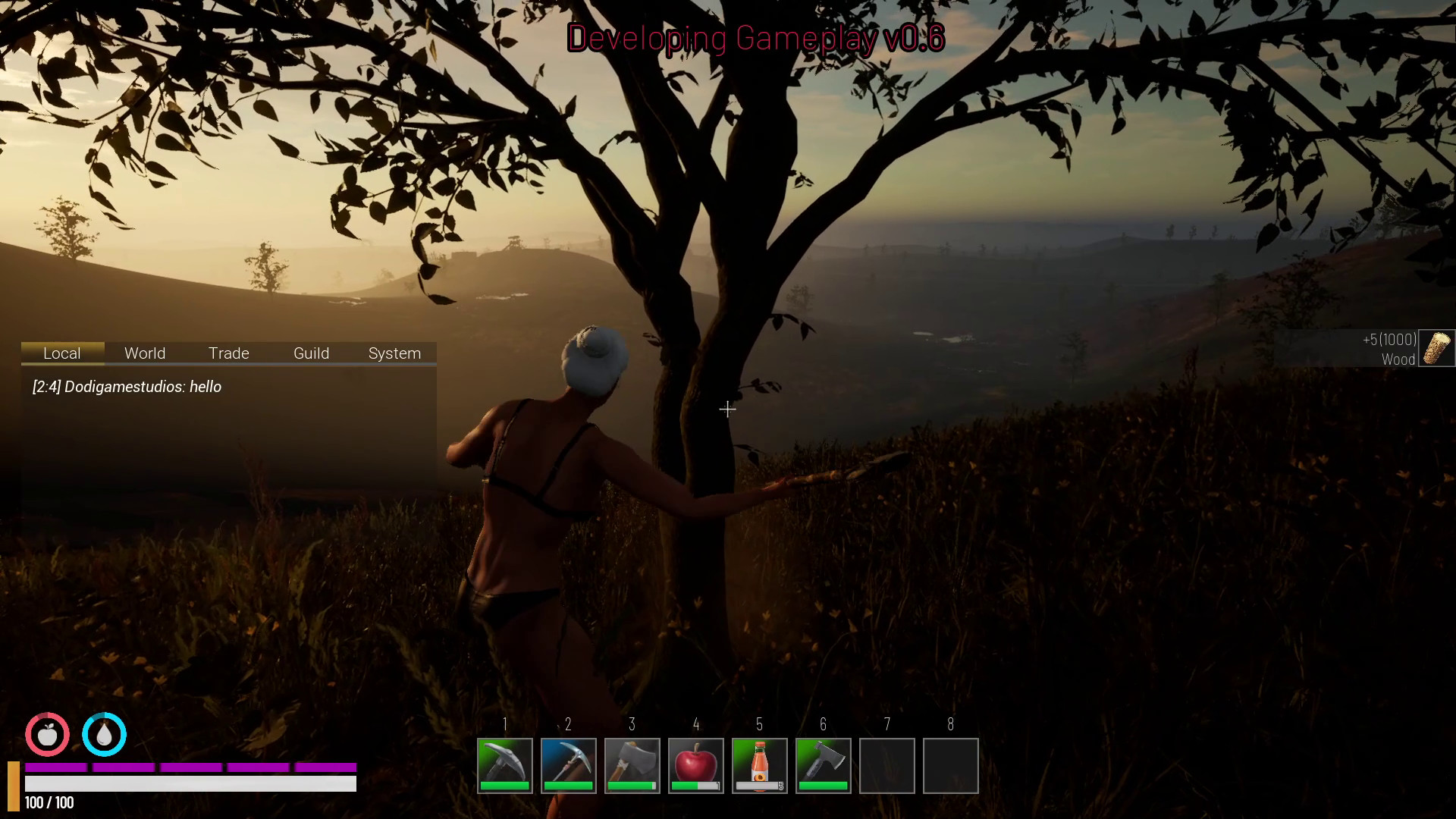Click the thirst water drop icon

pyautogui.click(x=104, y=734)
